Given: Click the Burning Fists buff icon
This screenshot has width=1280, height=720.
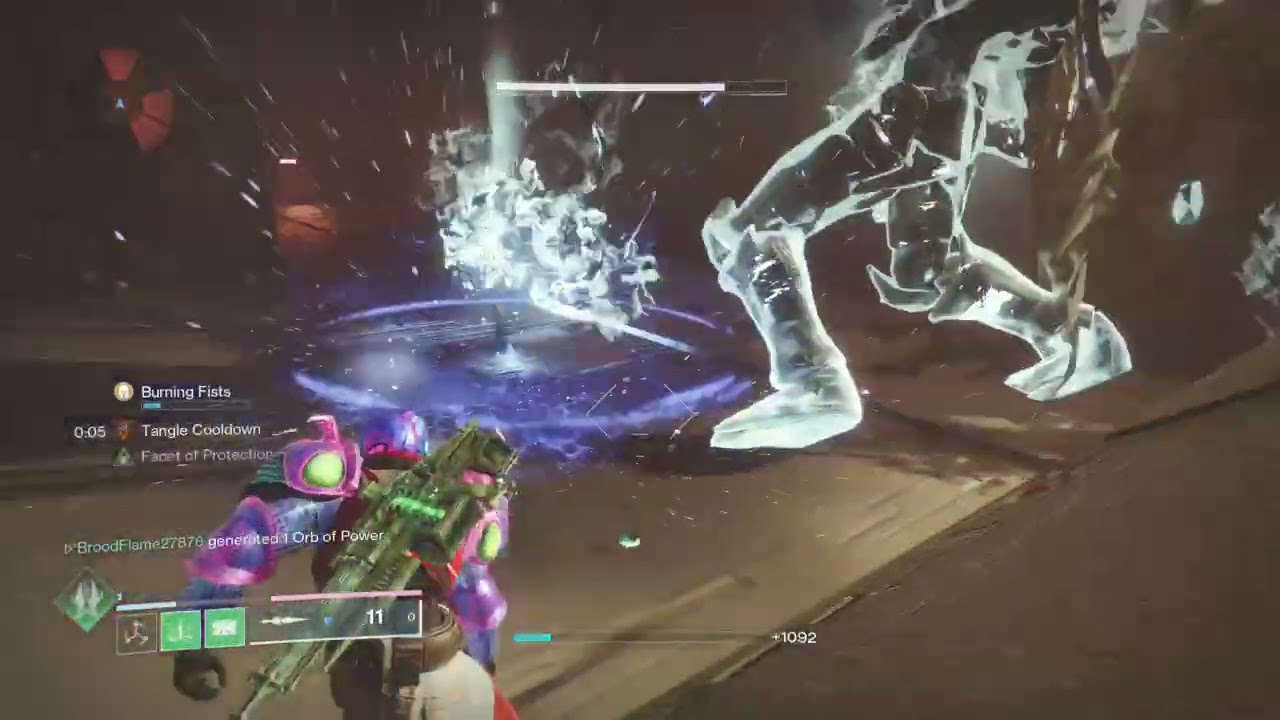Looking at the screenshot, I should click(124, 392).
